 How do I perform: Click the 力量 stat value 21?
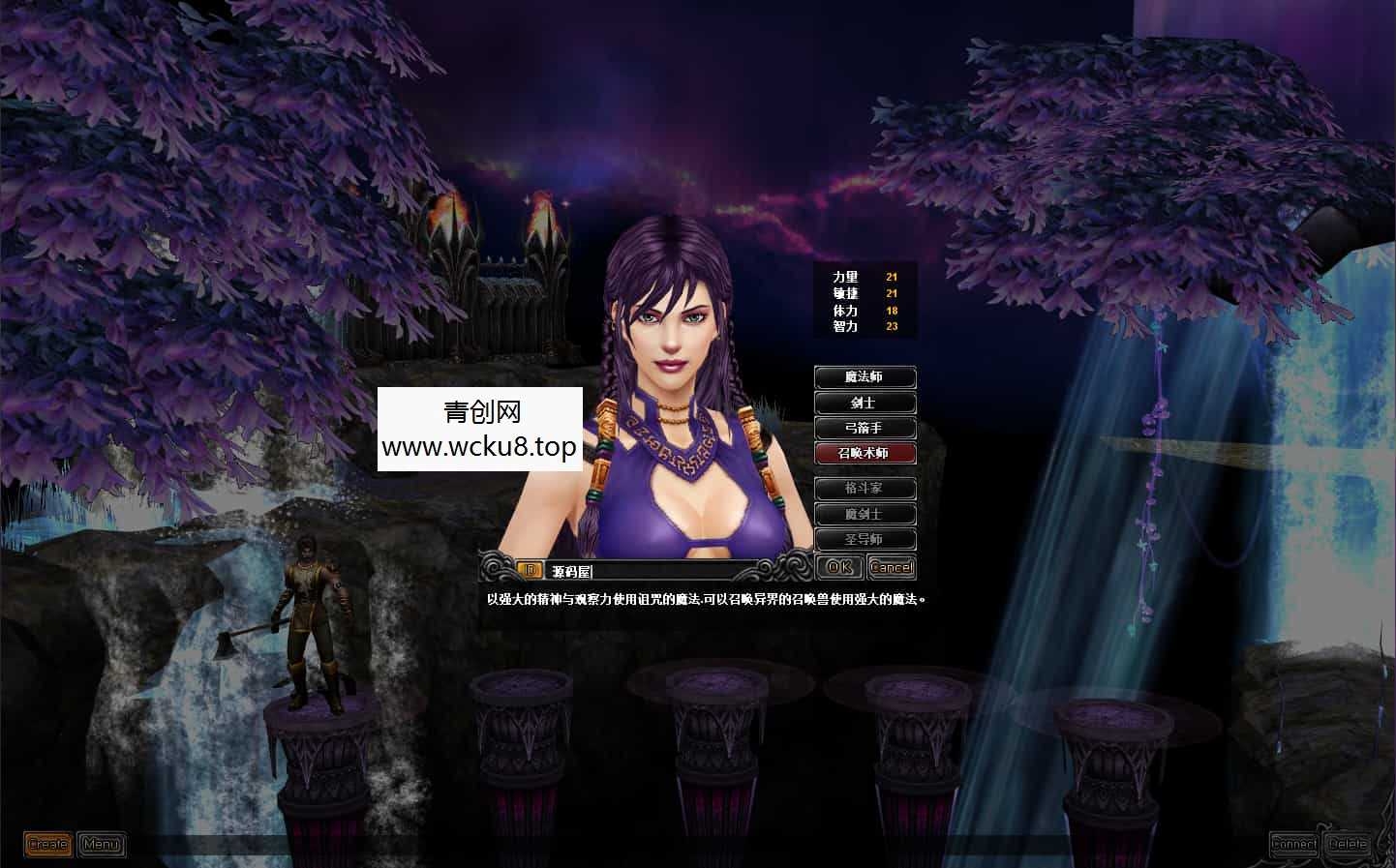pos(892,277)
